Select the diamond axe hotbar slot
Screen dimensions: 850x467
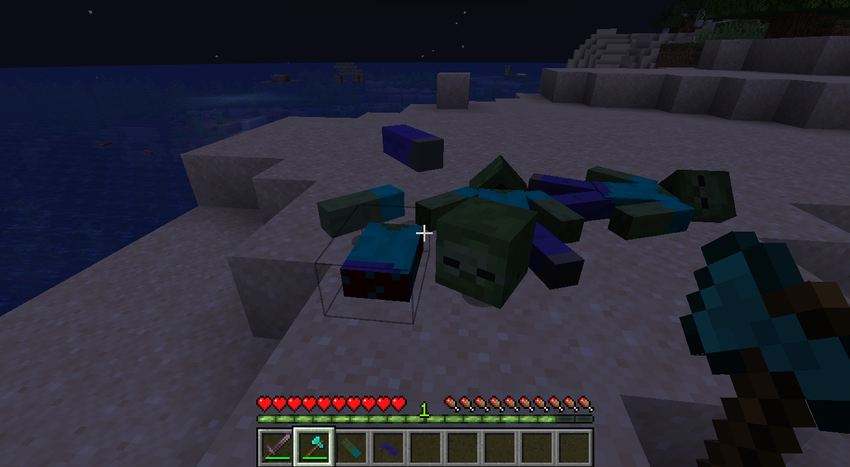[313, 446]
